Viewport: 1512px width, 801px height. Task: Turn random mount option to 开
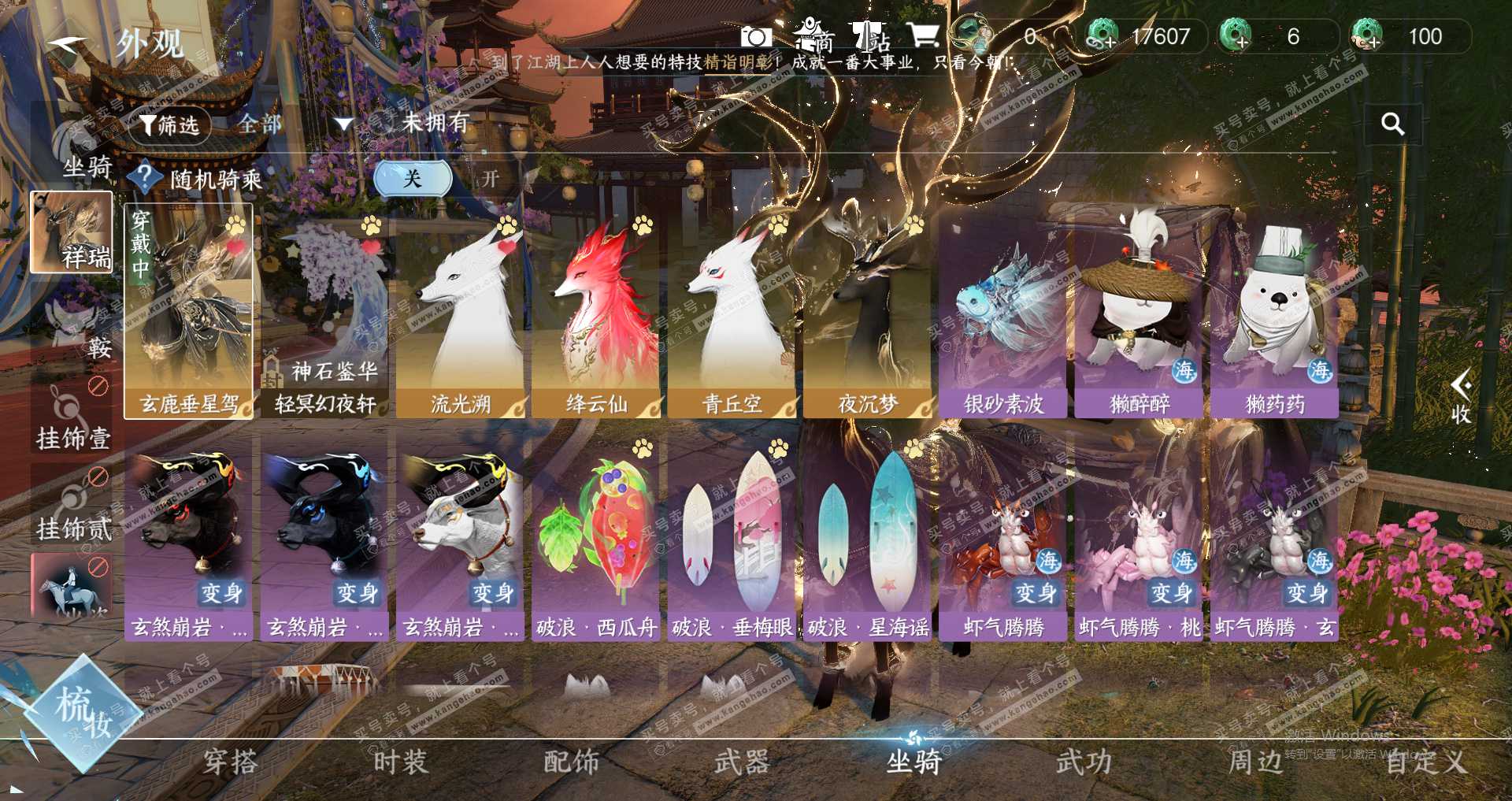[491, 179]
